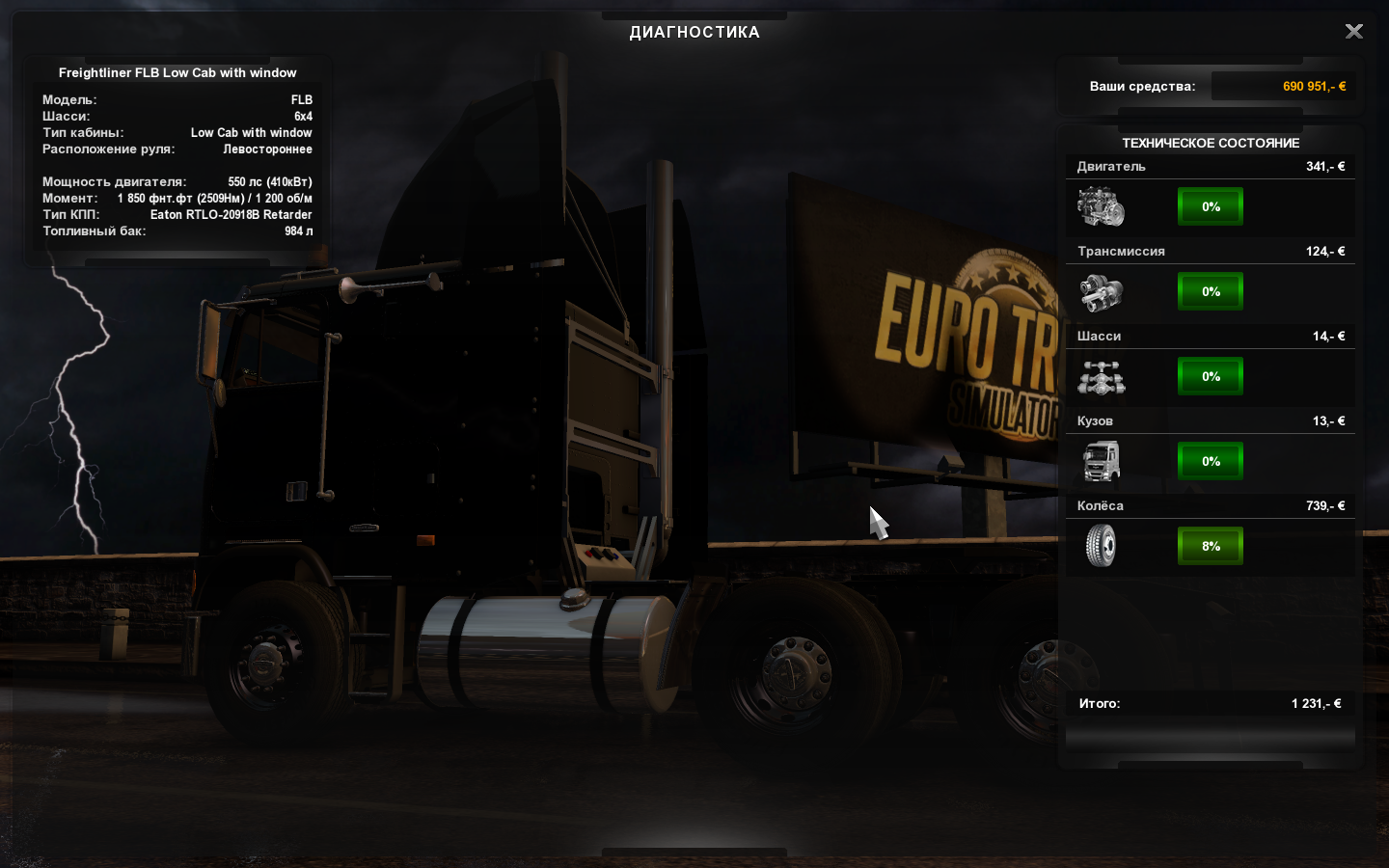
Task: Choose the chassis axle icon under Шасси
Action: tap(1101, 377)
